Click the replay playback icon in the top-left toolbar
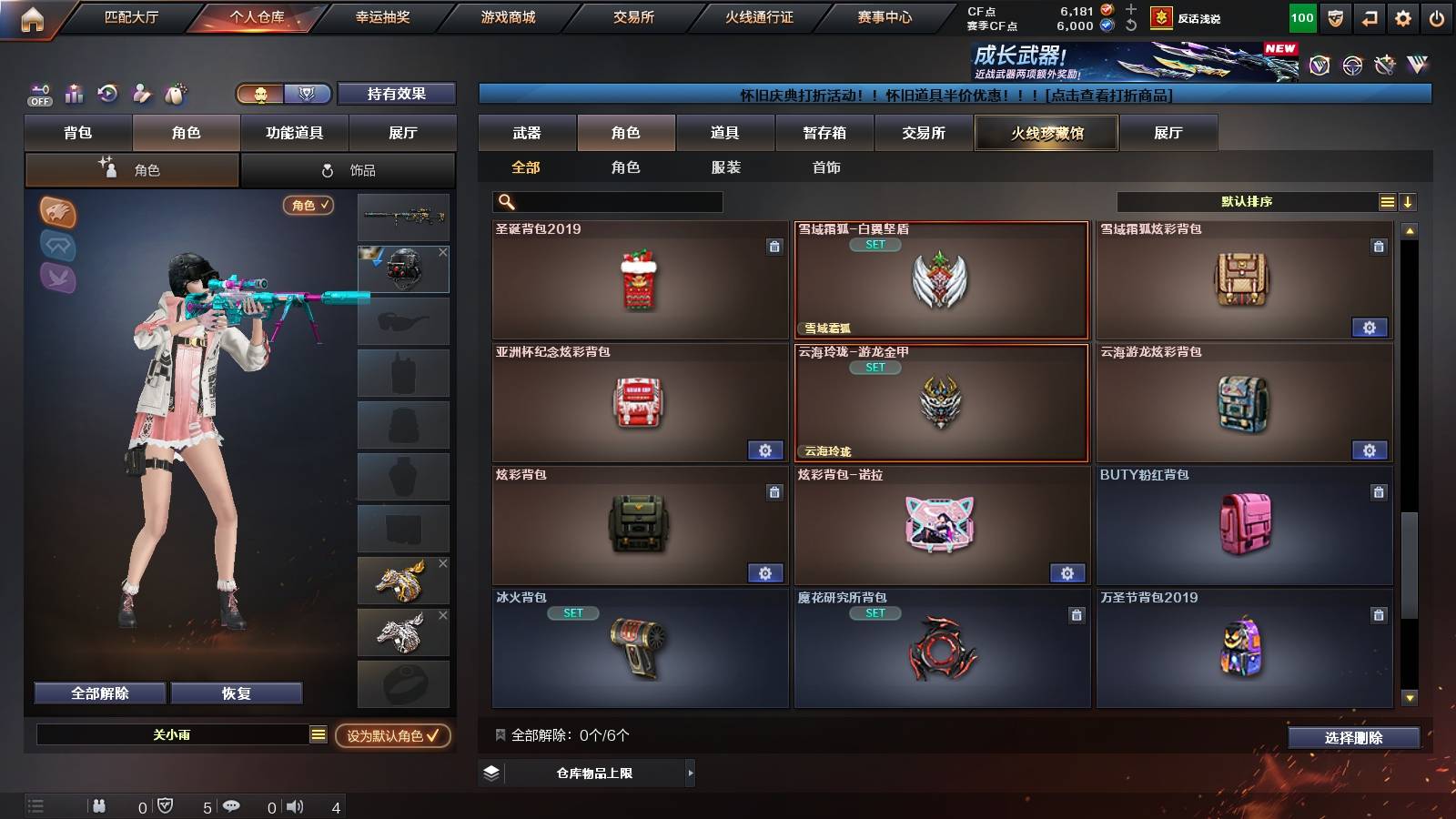1456x819 pixels. 107,94
